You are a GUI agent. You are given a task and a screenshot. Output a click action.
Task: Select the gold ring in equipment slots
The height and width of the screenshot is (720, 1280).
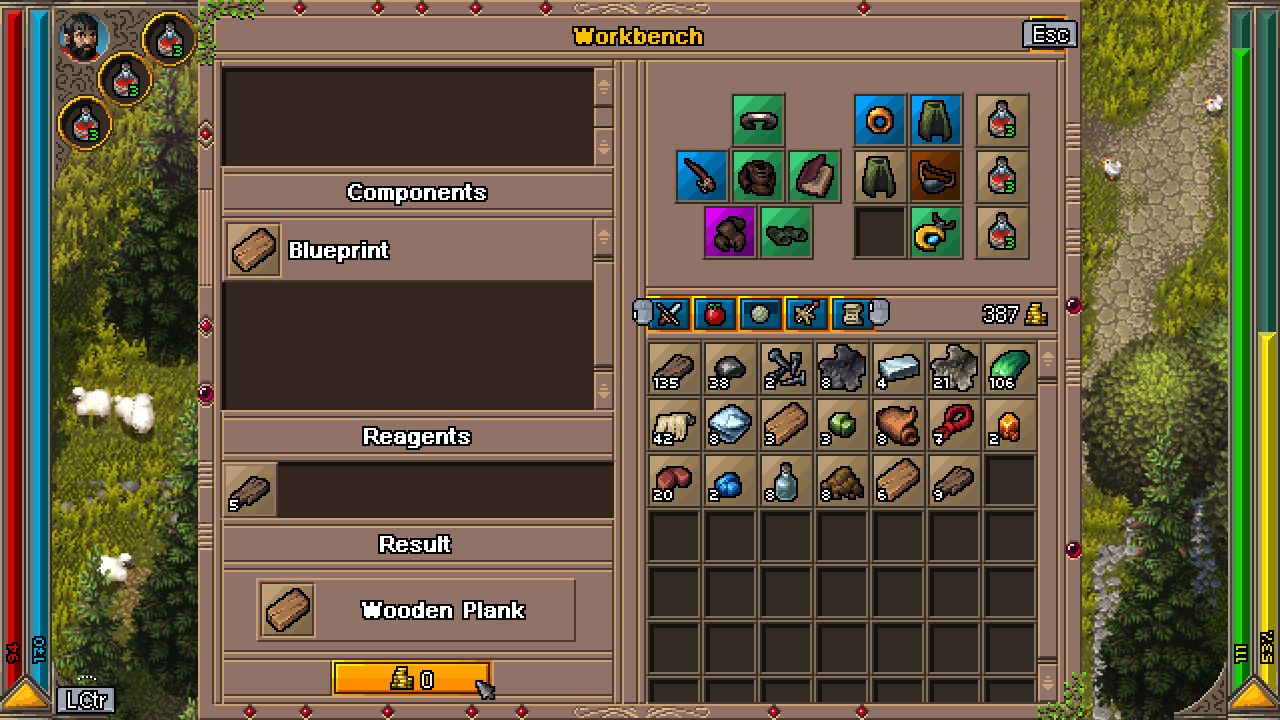[879, 121]
